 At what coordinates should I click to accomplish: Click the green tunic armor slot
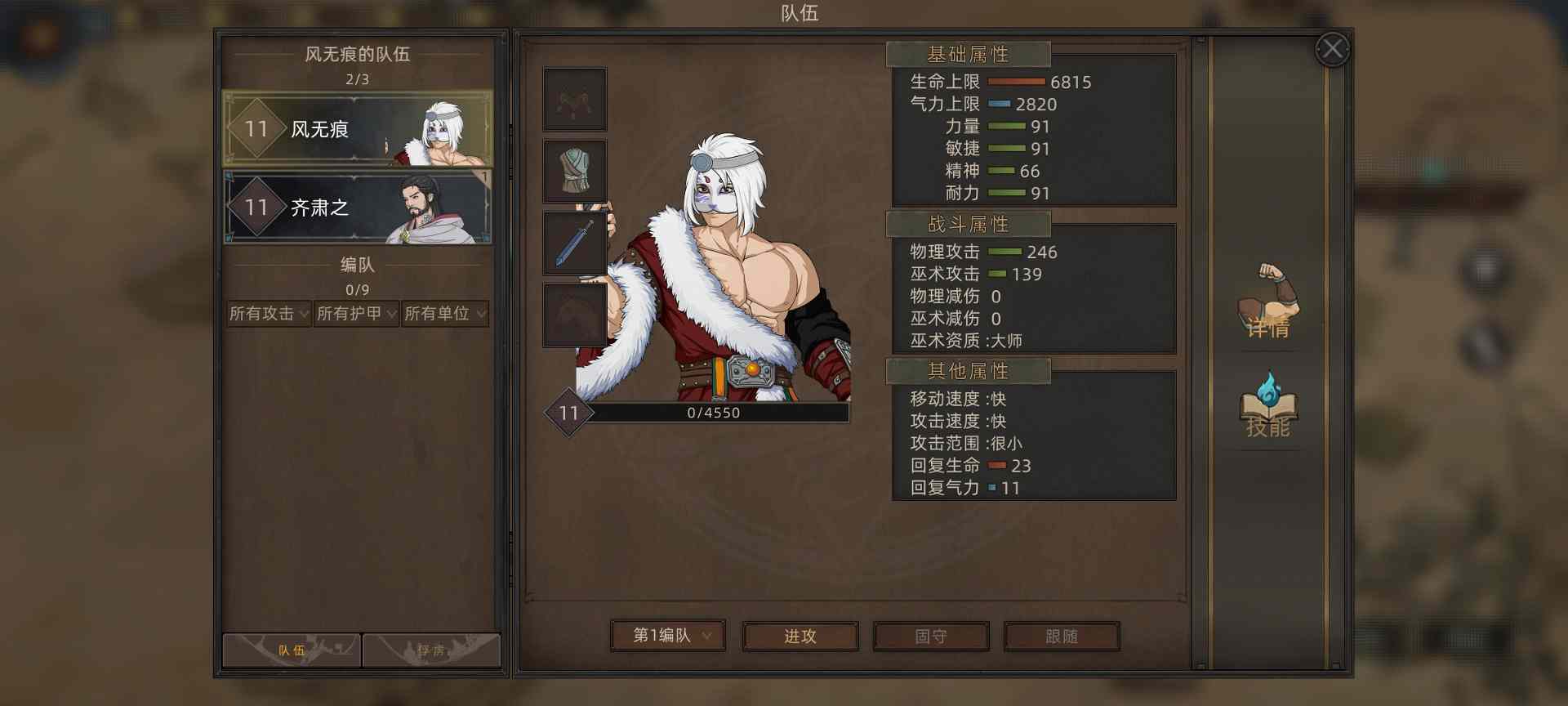(x=573, y=171)
